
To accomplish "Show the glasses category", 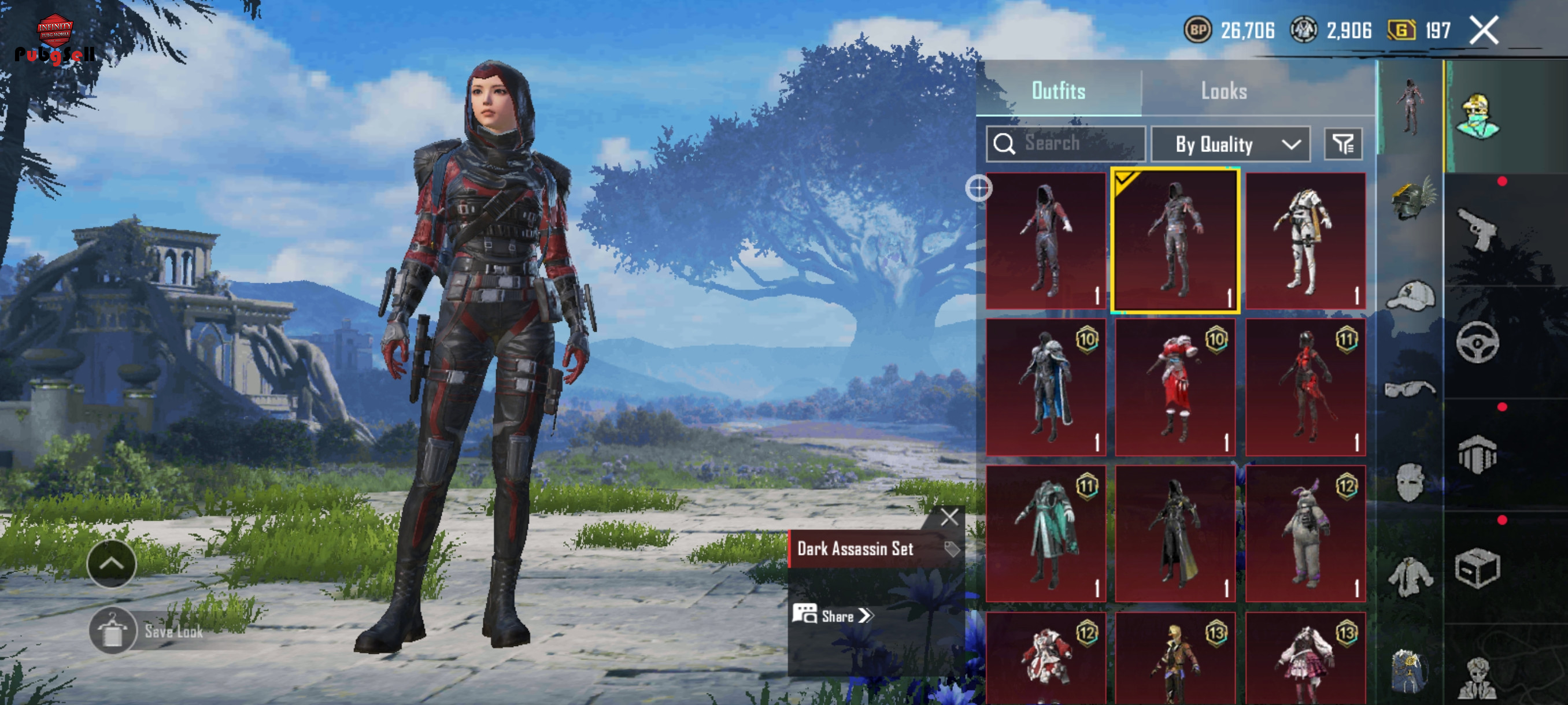I will click(1410, 388).
